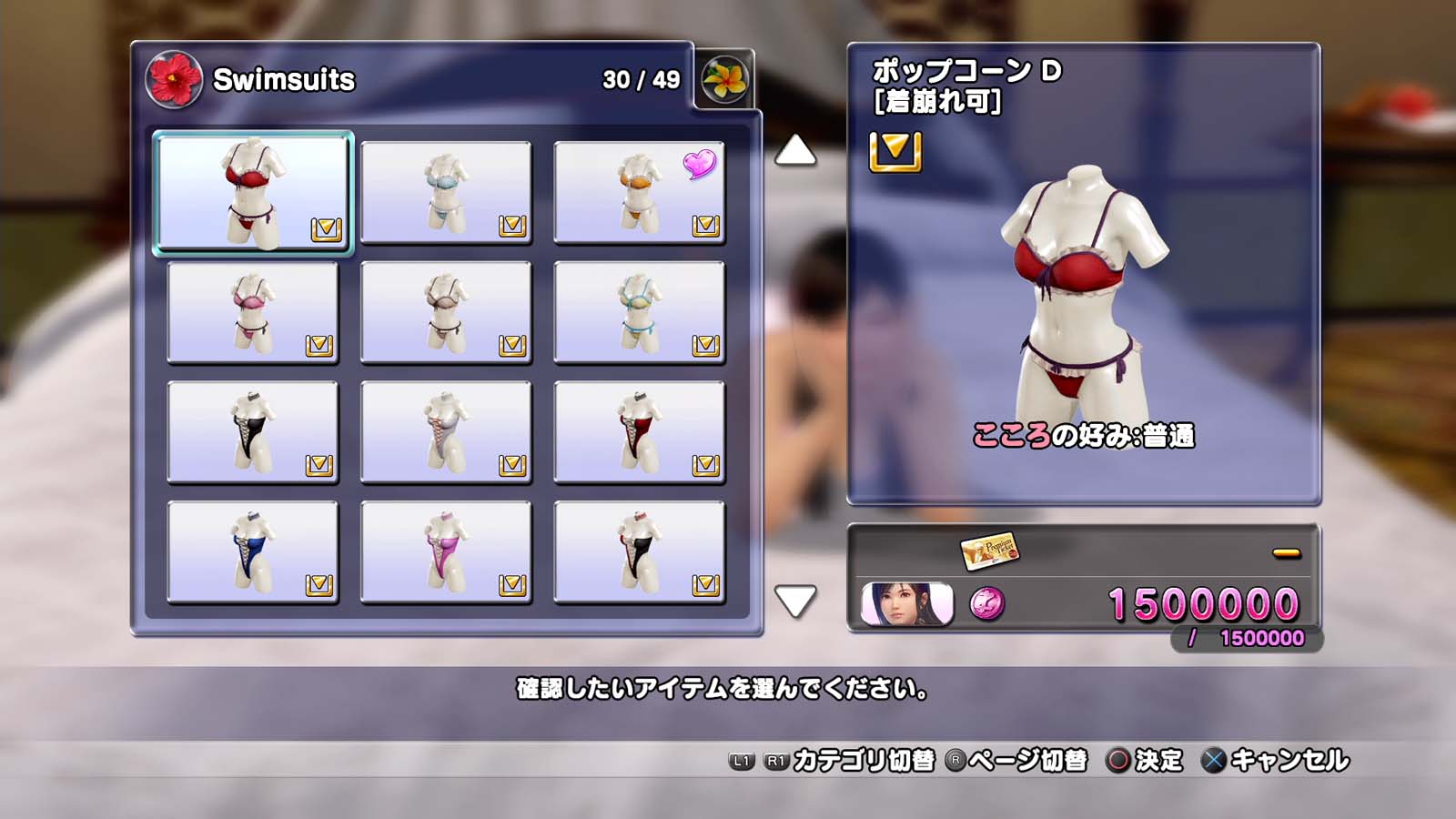
Task: Pick the white lace-up one-piece swimsuit
Action: pyautogui.click(x=446, y=432)
